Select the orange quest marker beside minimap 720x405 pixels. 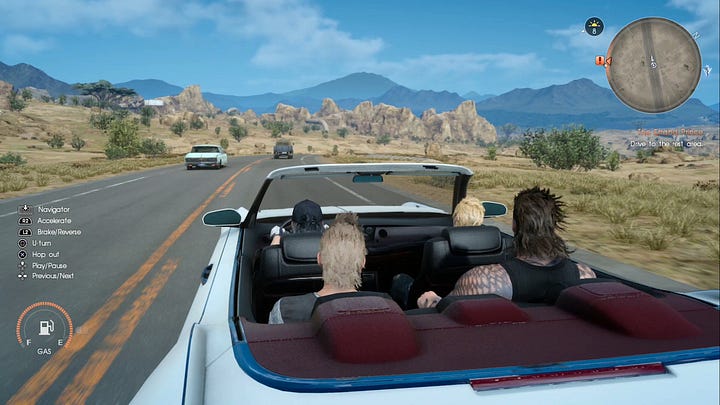pos(600,61)
